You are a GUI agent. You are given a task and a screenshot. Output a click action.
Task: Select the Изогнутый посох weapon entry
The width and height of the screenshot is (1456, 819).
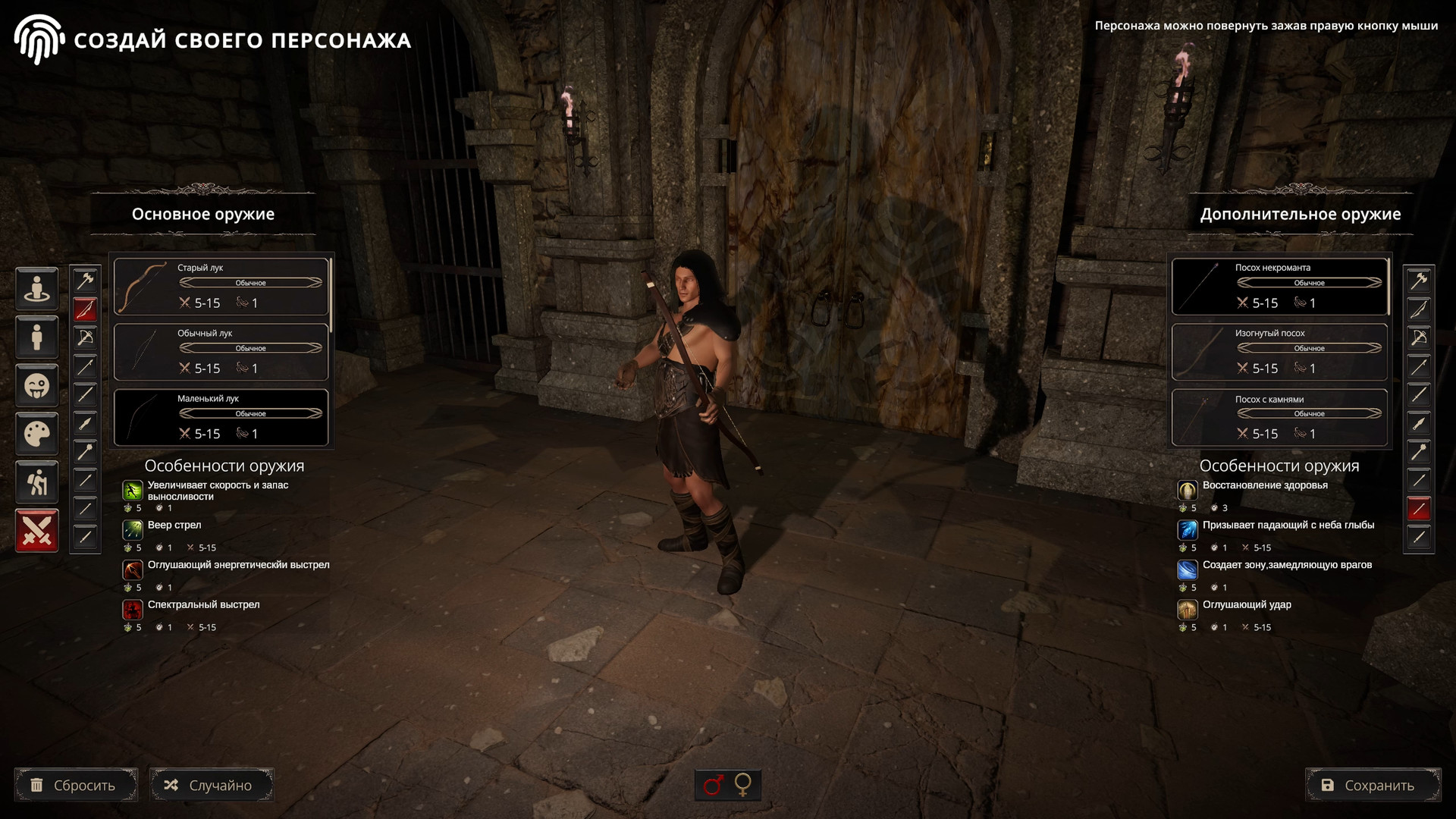(x=1279, y=351)
